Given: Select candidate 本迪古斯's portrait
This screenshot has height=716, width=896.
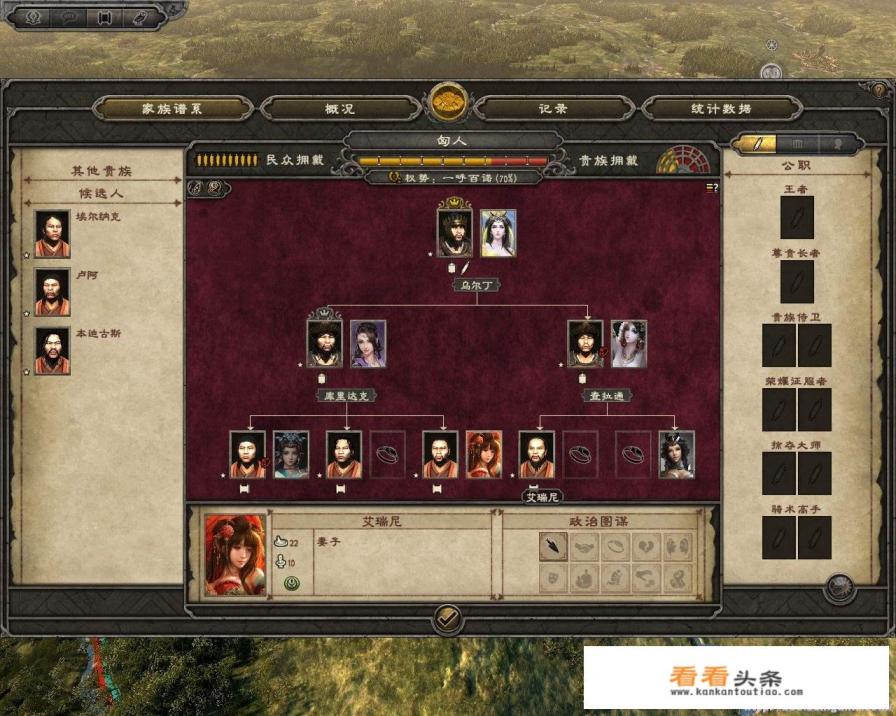Looking at the screenshot, I should (52, 351).
